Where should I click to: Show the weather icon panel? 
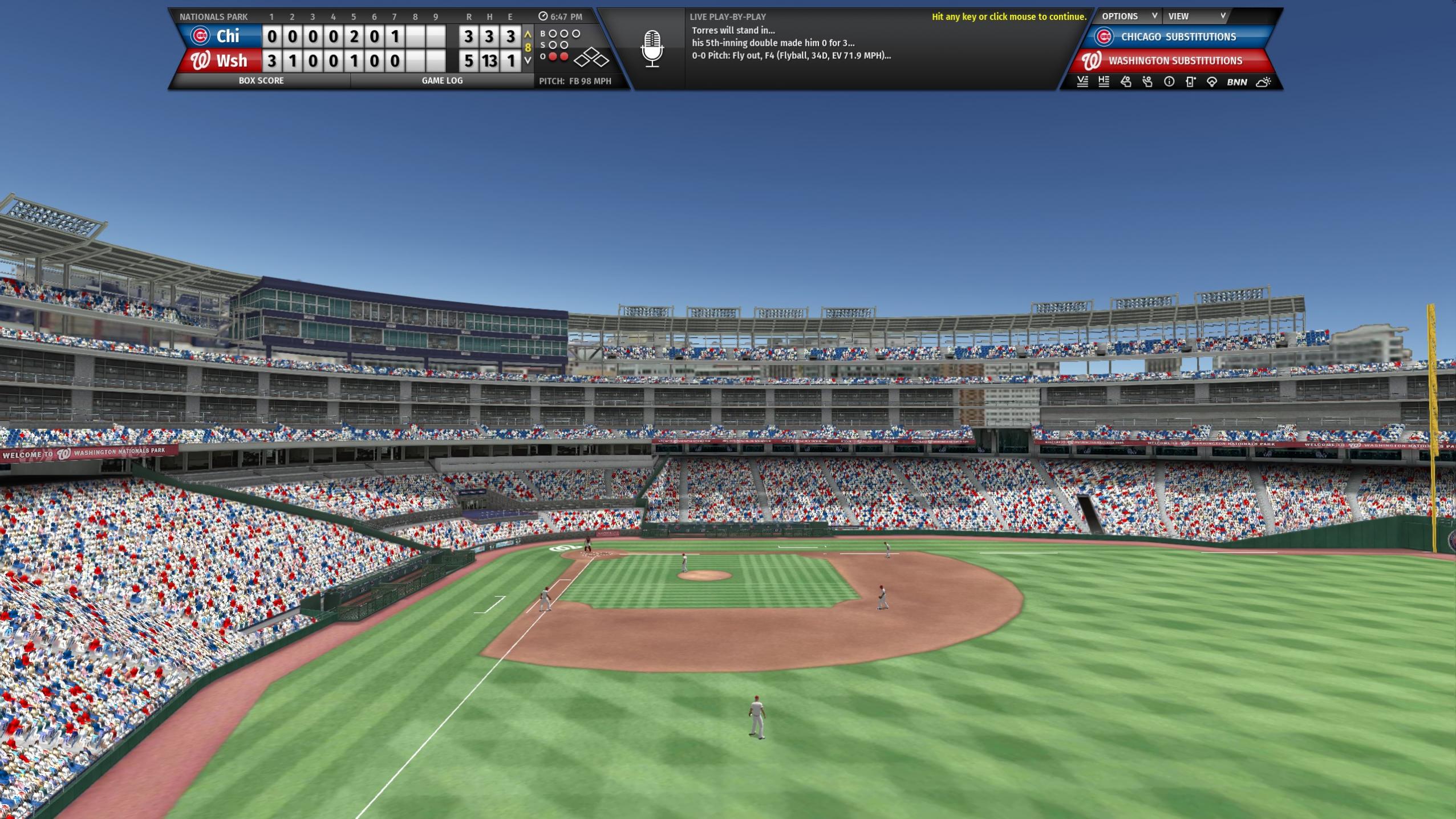coord(1263,82)
